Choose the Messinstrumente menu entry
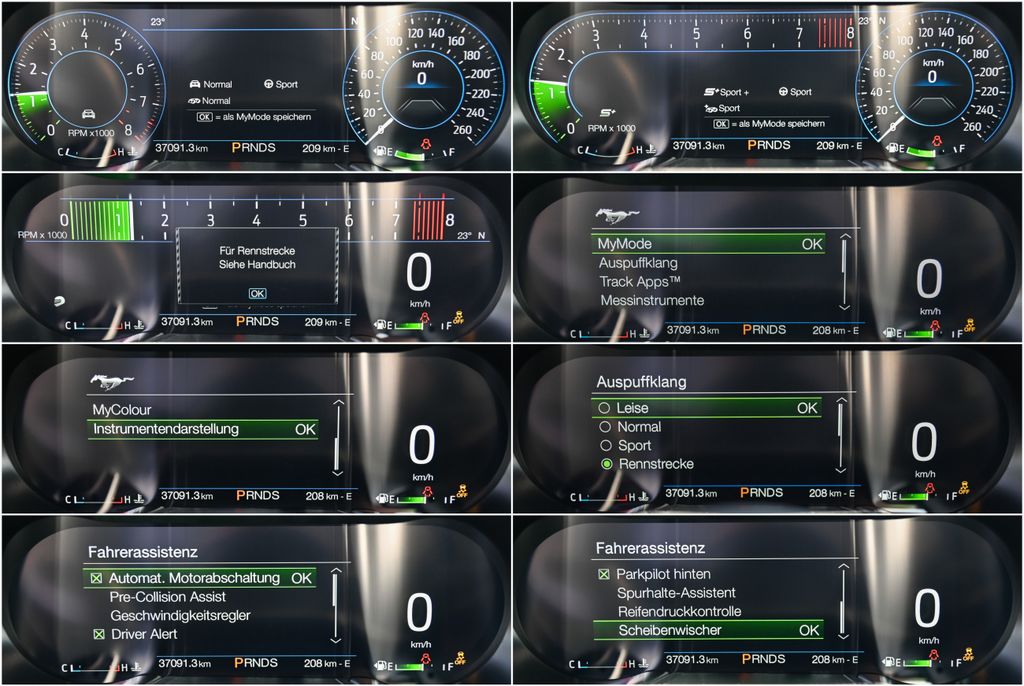1024x686 pixels. (x=652, y=300)
